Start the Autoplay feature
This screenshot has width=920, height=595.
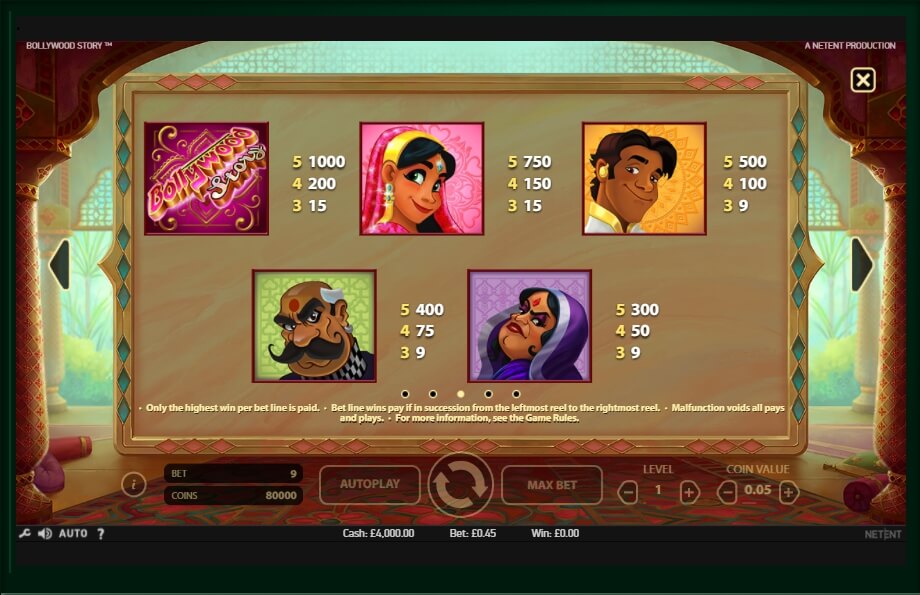point(370,484)
